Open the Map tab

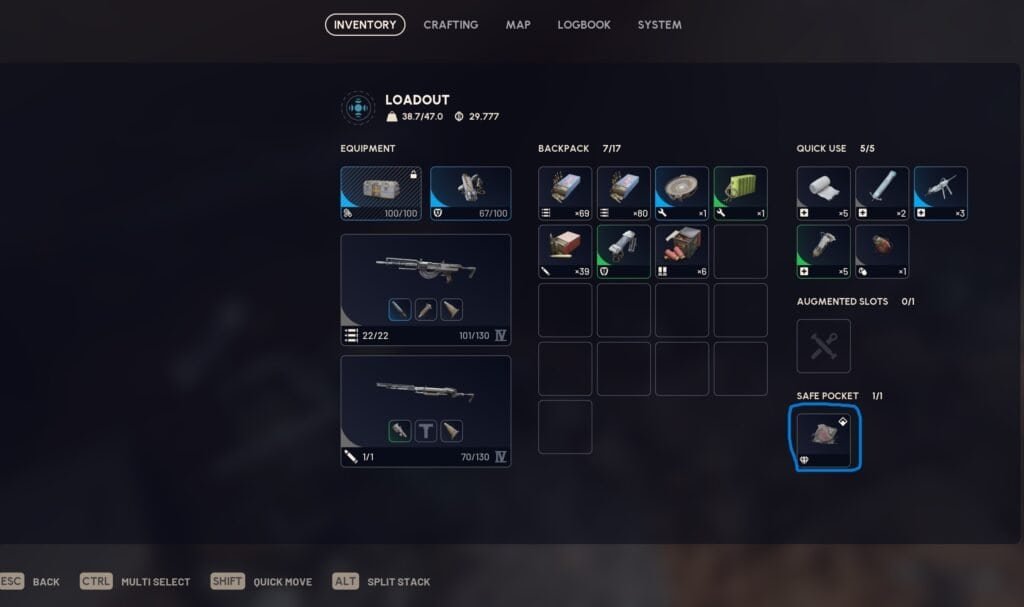518,25
